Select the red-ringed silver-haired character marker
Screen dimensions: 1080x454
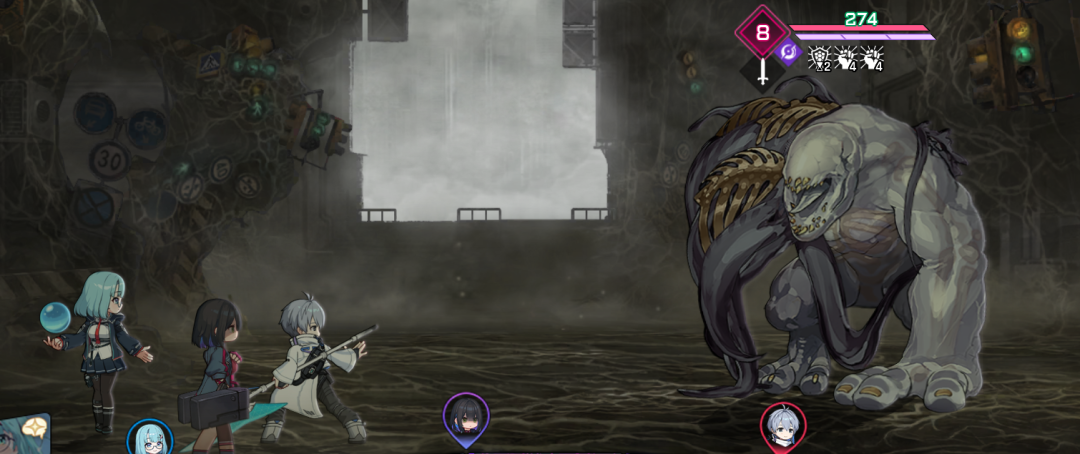coord(783,426)
